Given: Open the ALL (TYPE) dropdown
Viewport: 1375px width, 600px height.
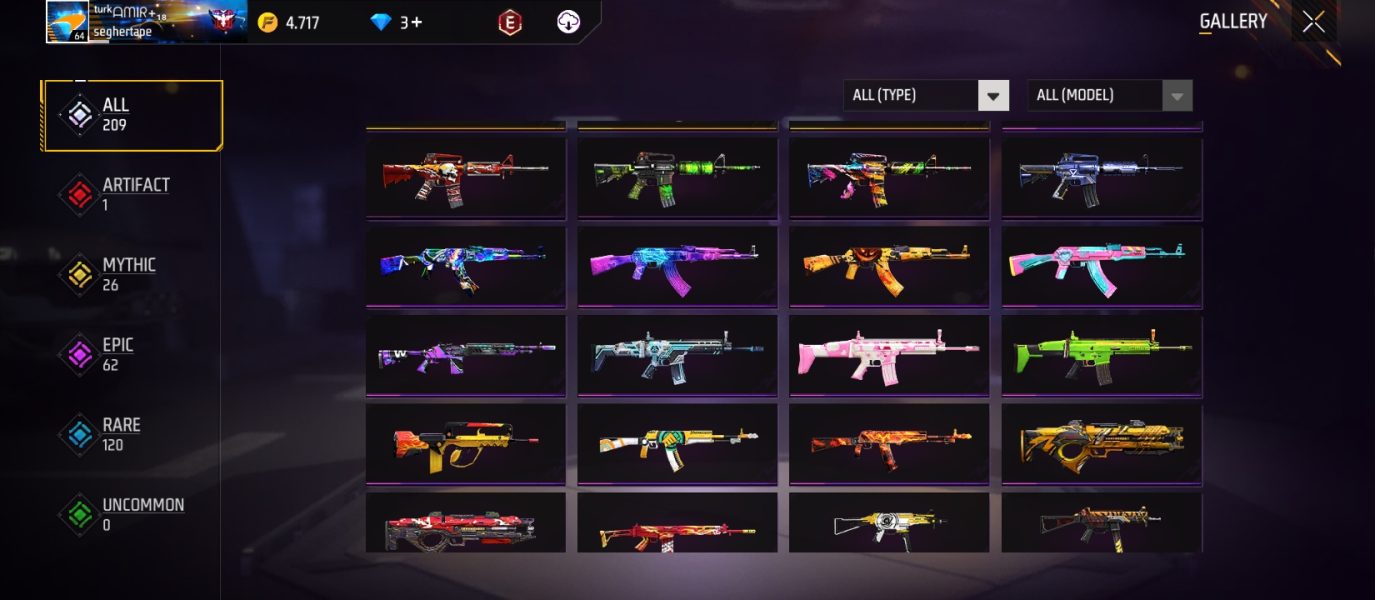Looking at the screenshot, I should click(x=925, y=95).
